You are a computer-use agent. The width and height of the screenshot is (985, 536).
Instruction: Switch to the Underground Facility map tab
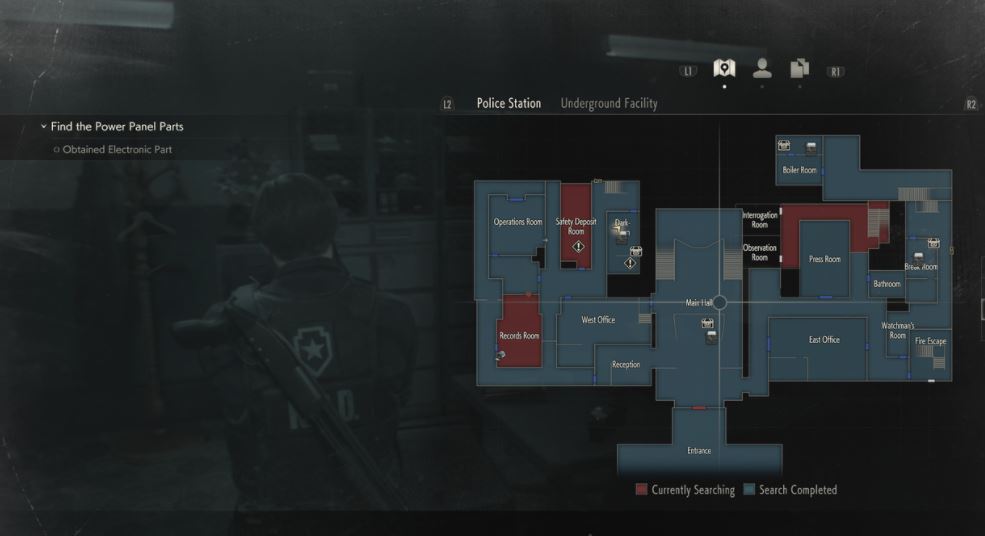(609, 103)
